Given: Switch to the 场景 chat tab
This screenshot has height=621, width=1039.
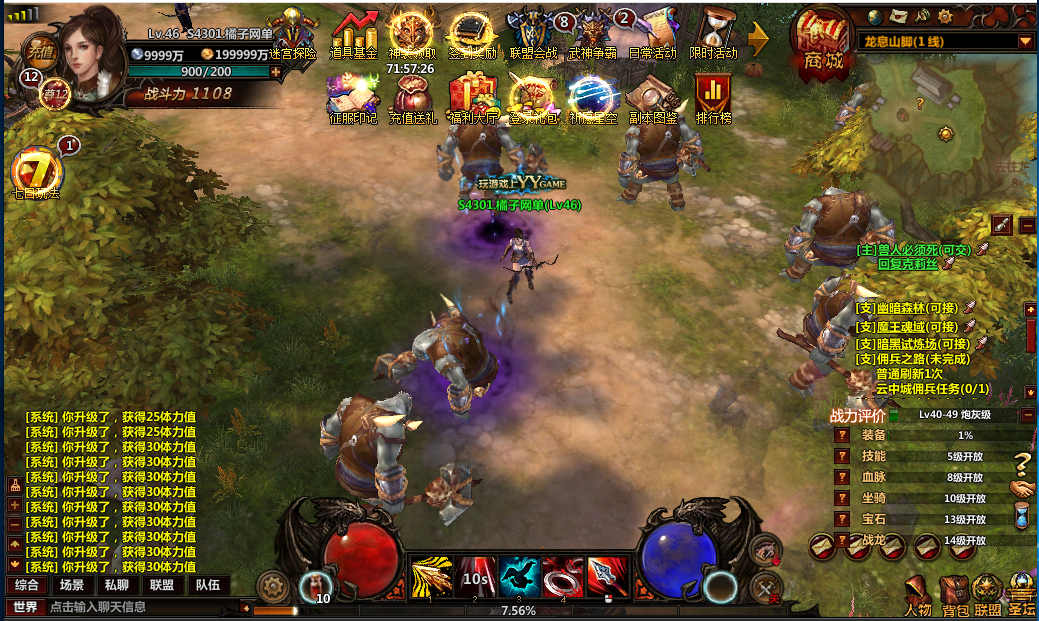Looking at the screenshot, I should 72,585.
